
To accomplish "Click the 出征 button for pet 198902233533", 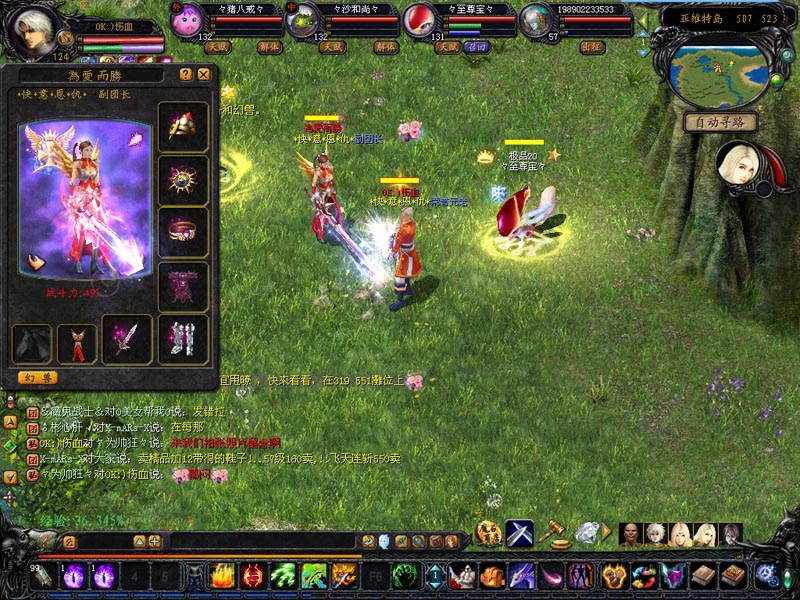I will click(x=592, y=47).
